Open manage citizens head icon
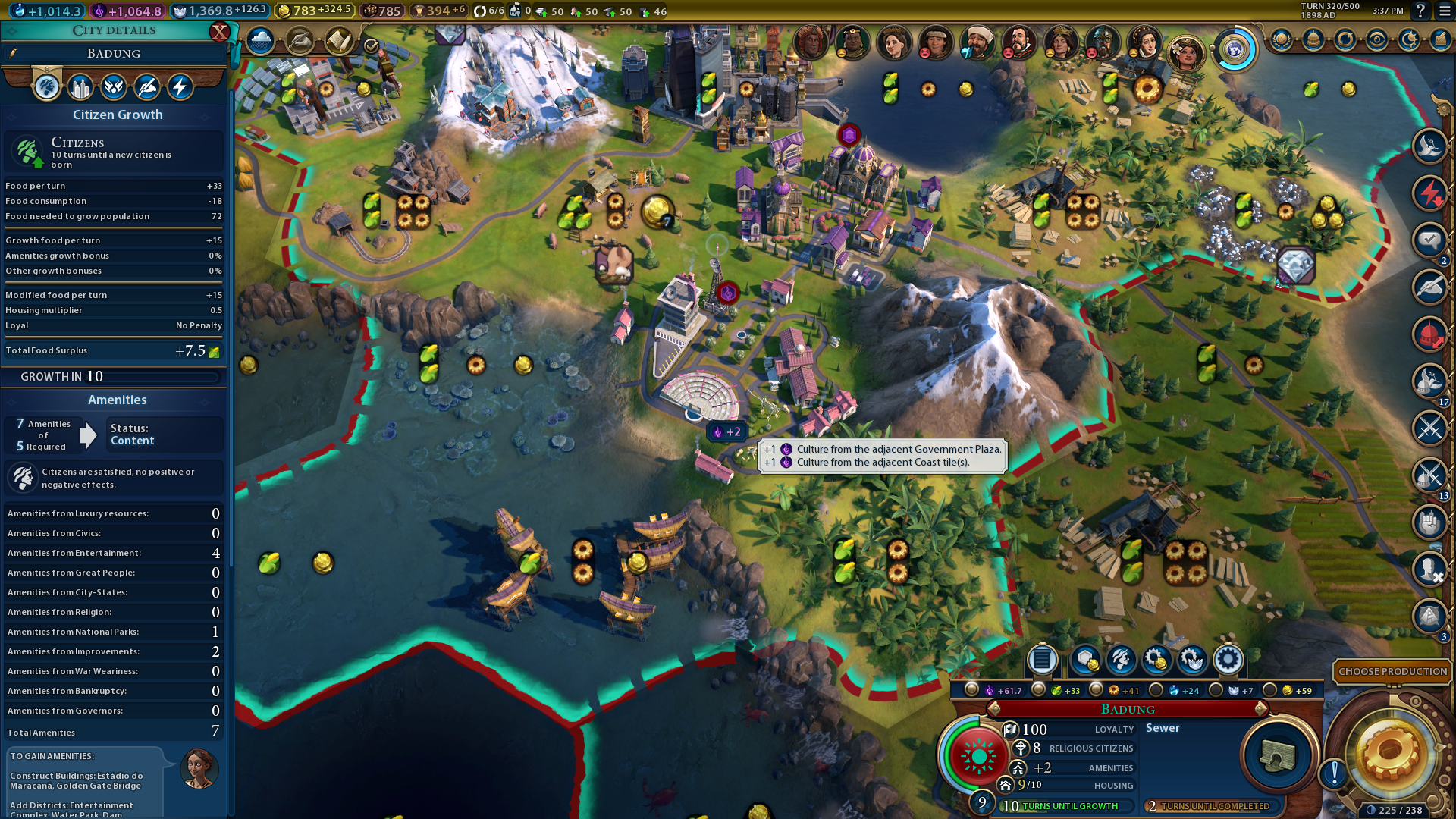 coord(1120,660)
